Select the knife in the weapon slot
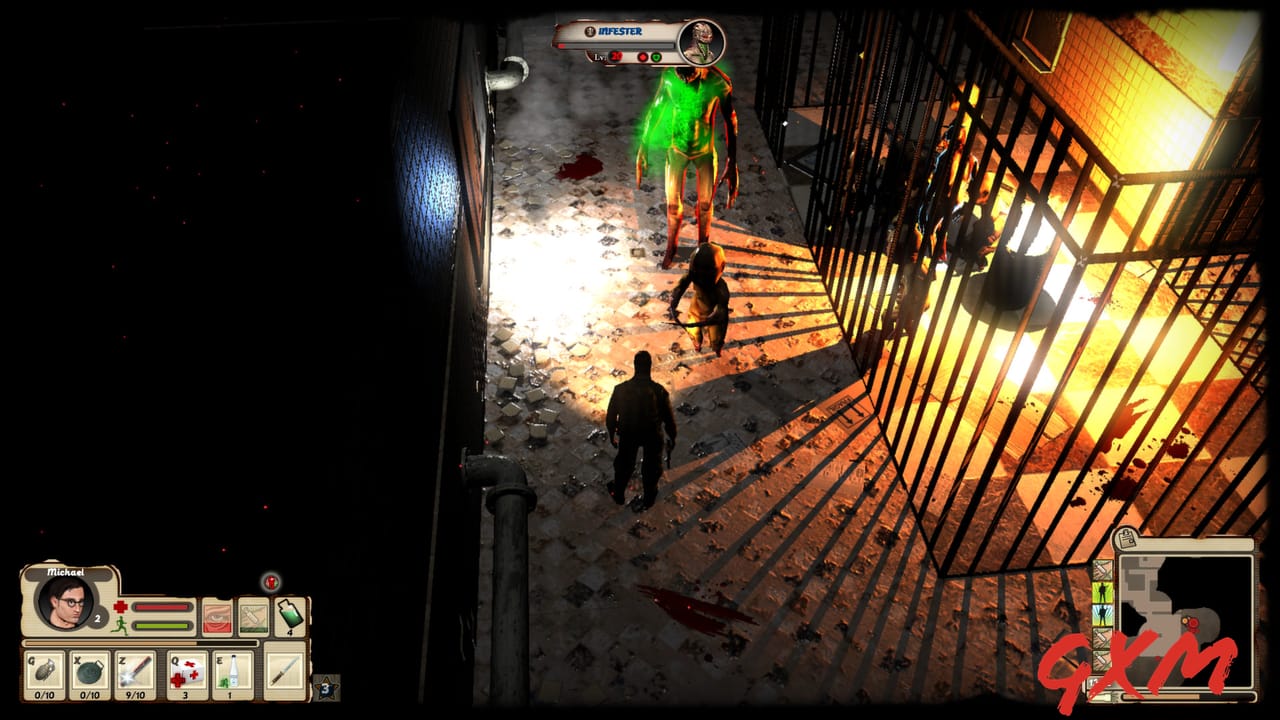The height and width of the screenshot is (720, 1280). pyautogui.click(x=285, y=670)
